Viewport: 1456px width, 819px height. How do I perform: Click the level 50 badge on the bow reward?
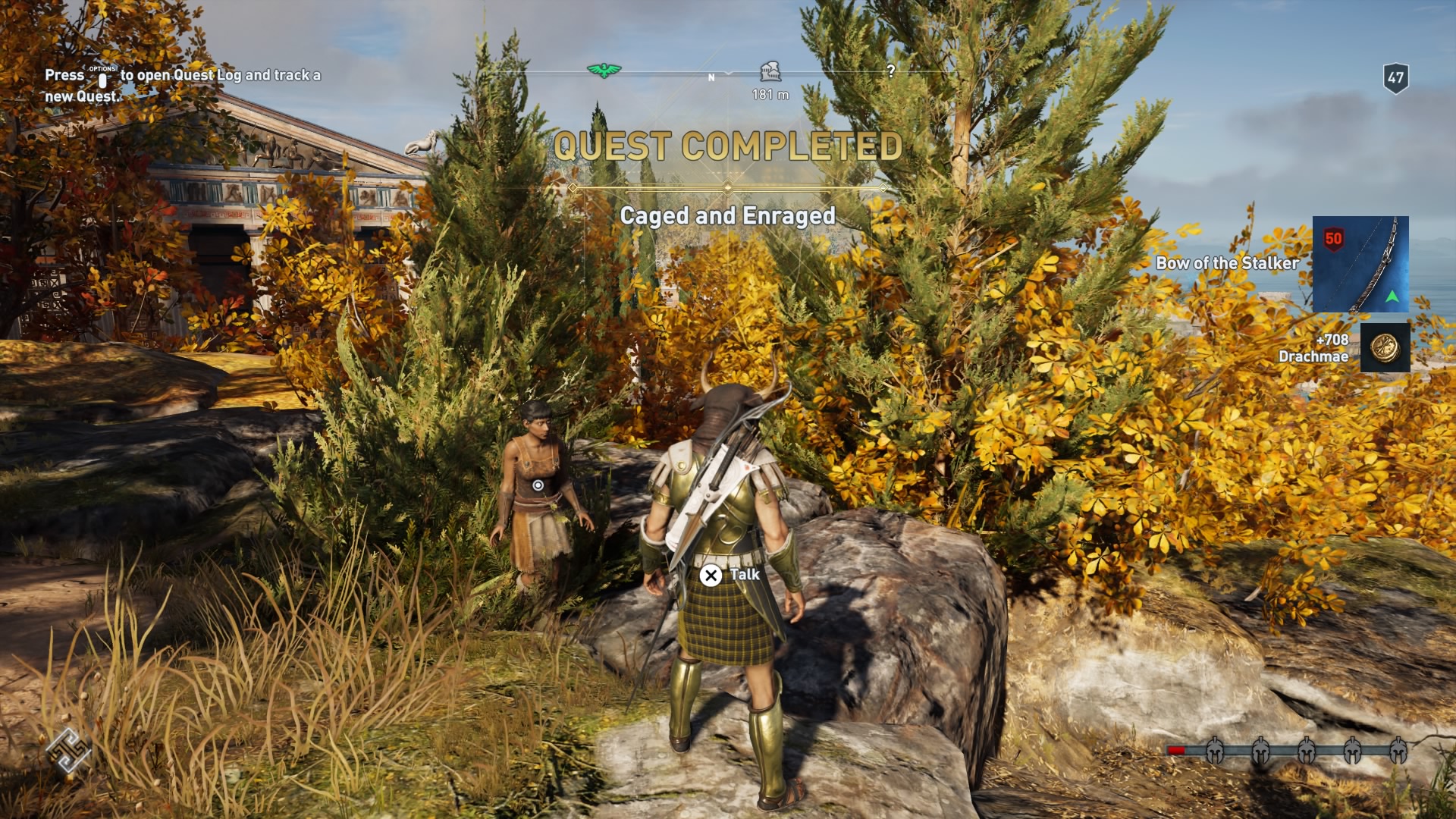coord(1333,237)
